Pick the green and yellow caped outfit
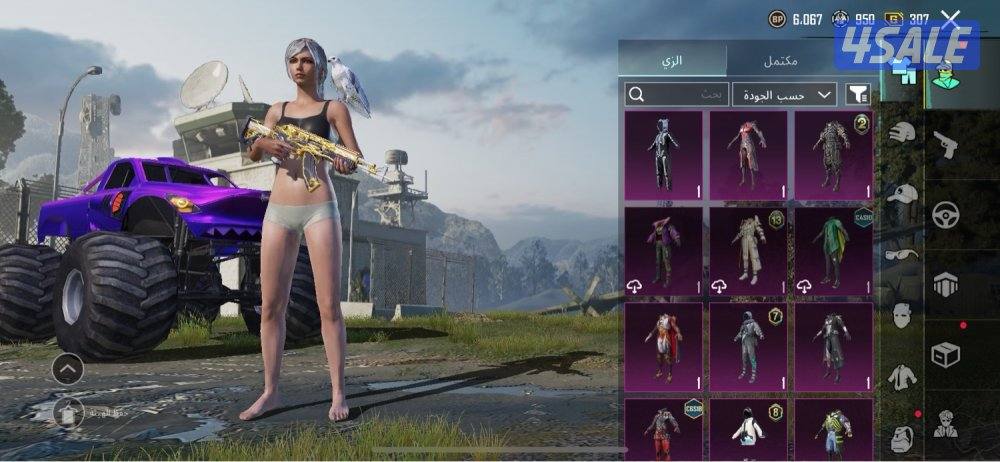 click(832, 251)
